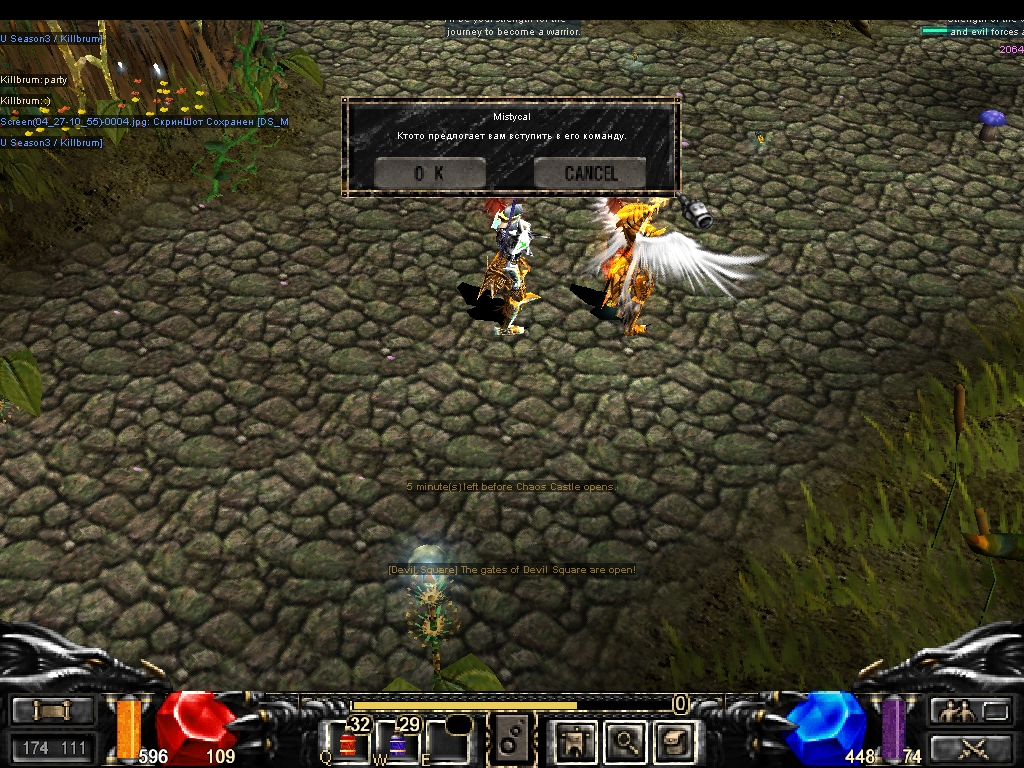The height and width of the screenshot is (768, 1024).
Task: Open the inventory chest button
Action: click(675, 741)
